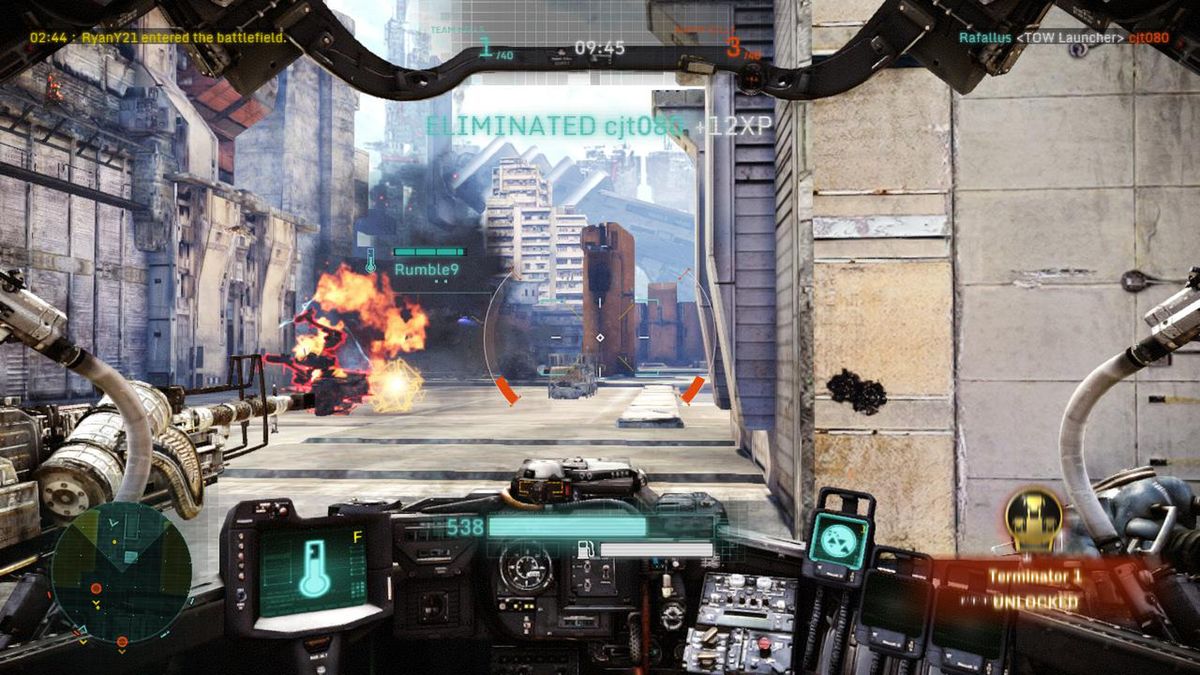Open the Terminator 1 unlocked badge

point(1033,520)
